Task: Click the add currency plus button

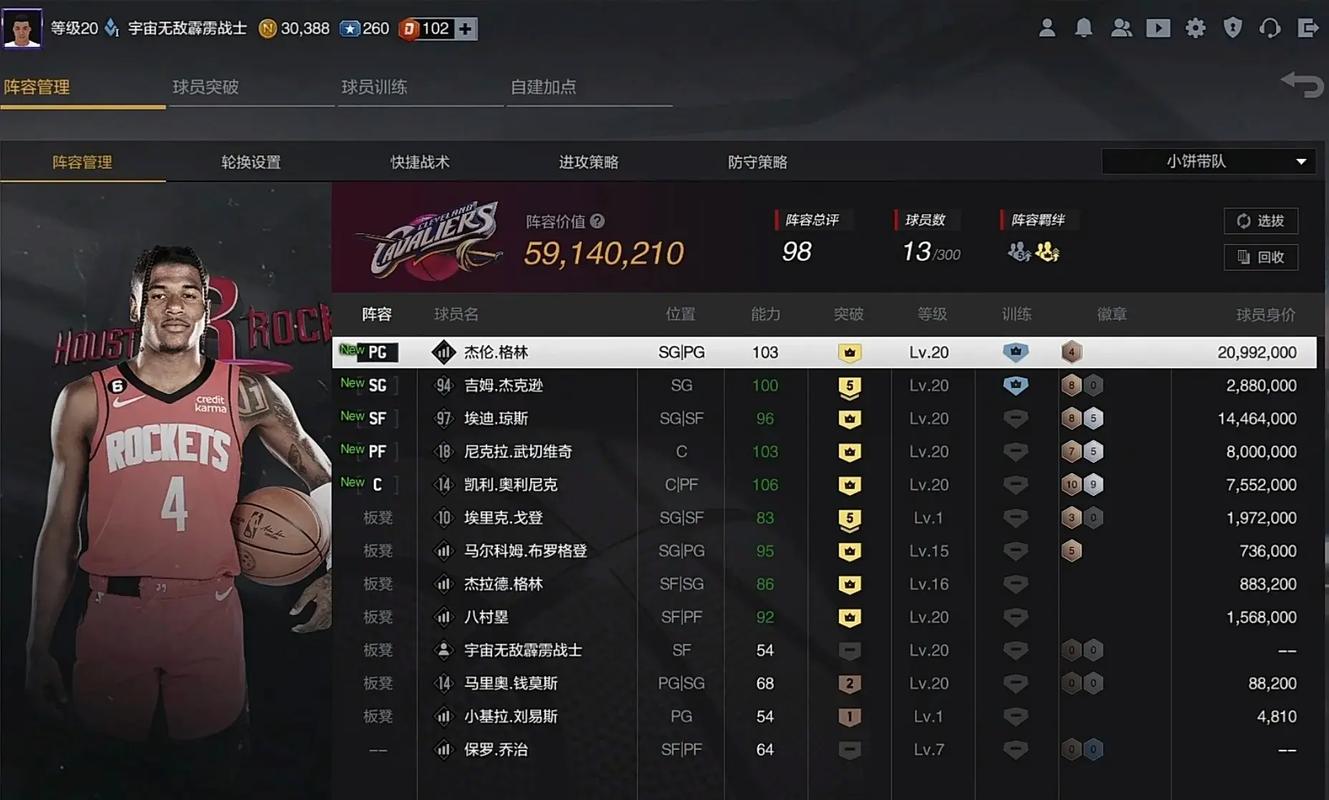Action: click(466, 28)
